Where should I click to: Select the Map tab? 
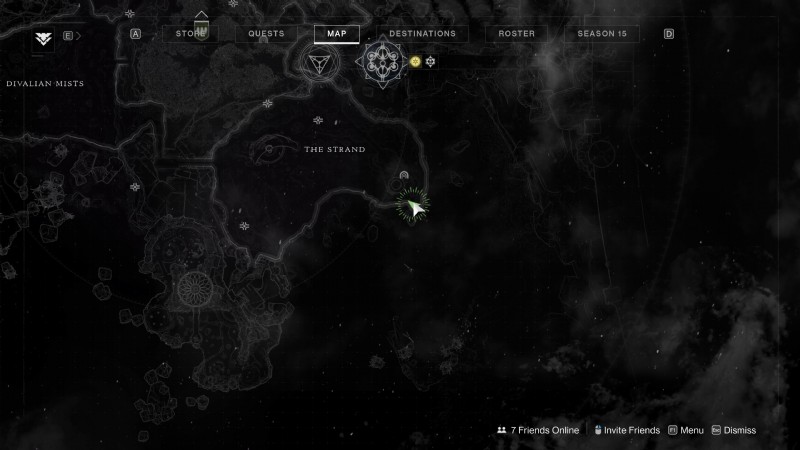[337, 33]
